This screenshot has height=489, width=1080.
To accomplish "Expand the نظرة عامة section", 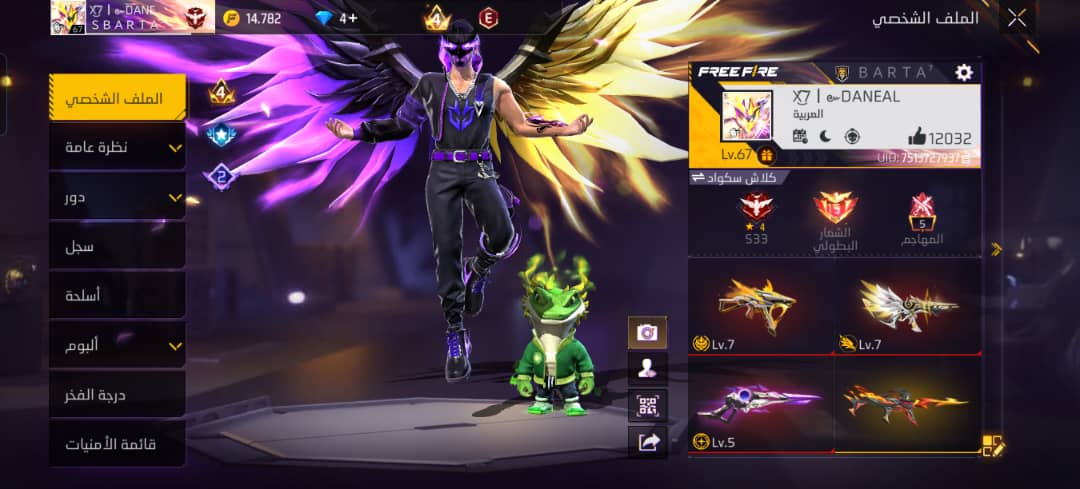I will pos(118,148).
